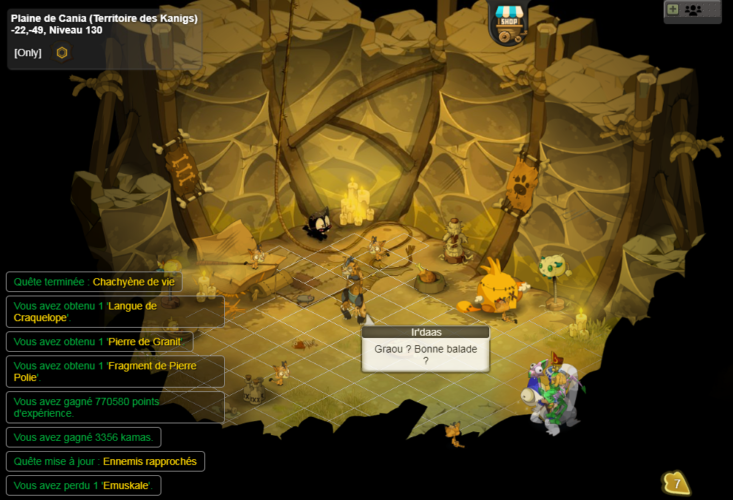The image size is (733, 500).
Task: Open the 'Ennemis rapprochés' quest update
Action: 105,461
